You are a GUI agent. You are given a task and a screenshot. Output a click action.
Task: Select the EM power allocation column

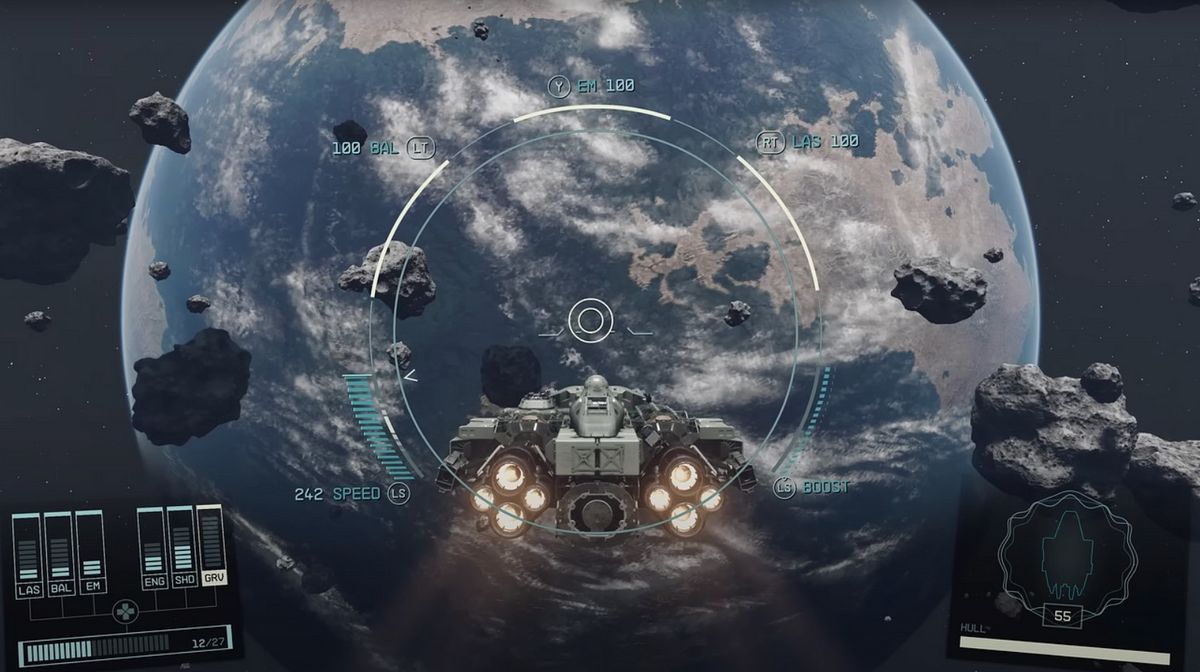tap(91, 552)
